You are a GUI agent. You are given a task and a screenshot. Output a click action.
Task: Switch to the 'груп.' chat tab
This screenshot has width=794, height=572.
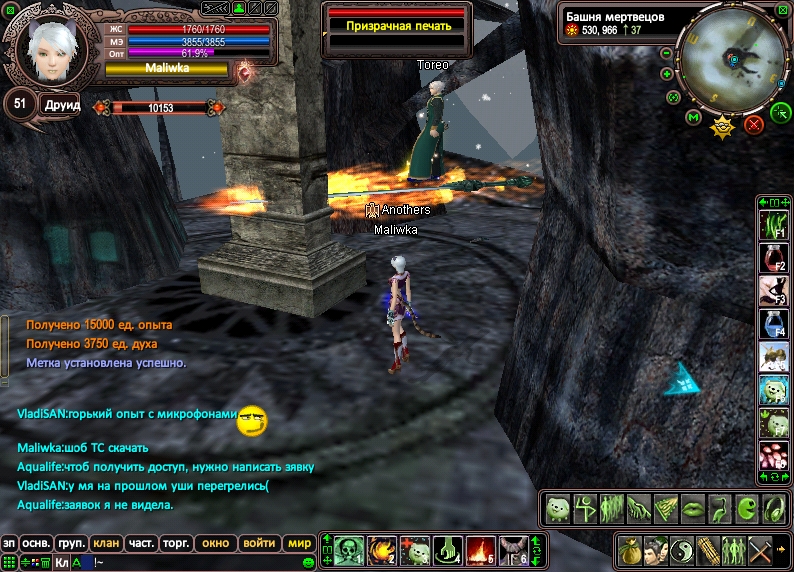click(x=71, y=543)
